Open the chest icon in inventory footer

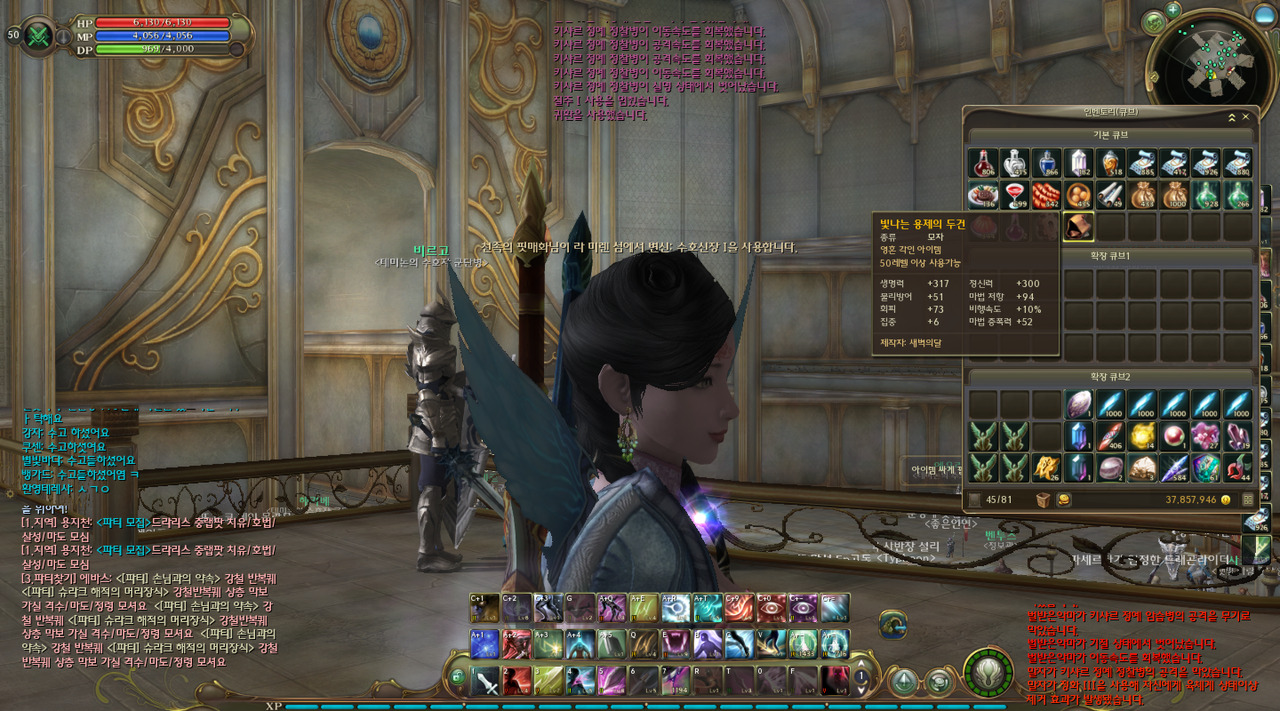click(1043, 499)
